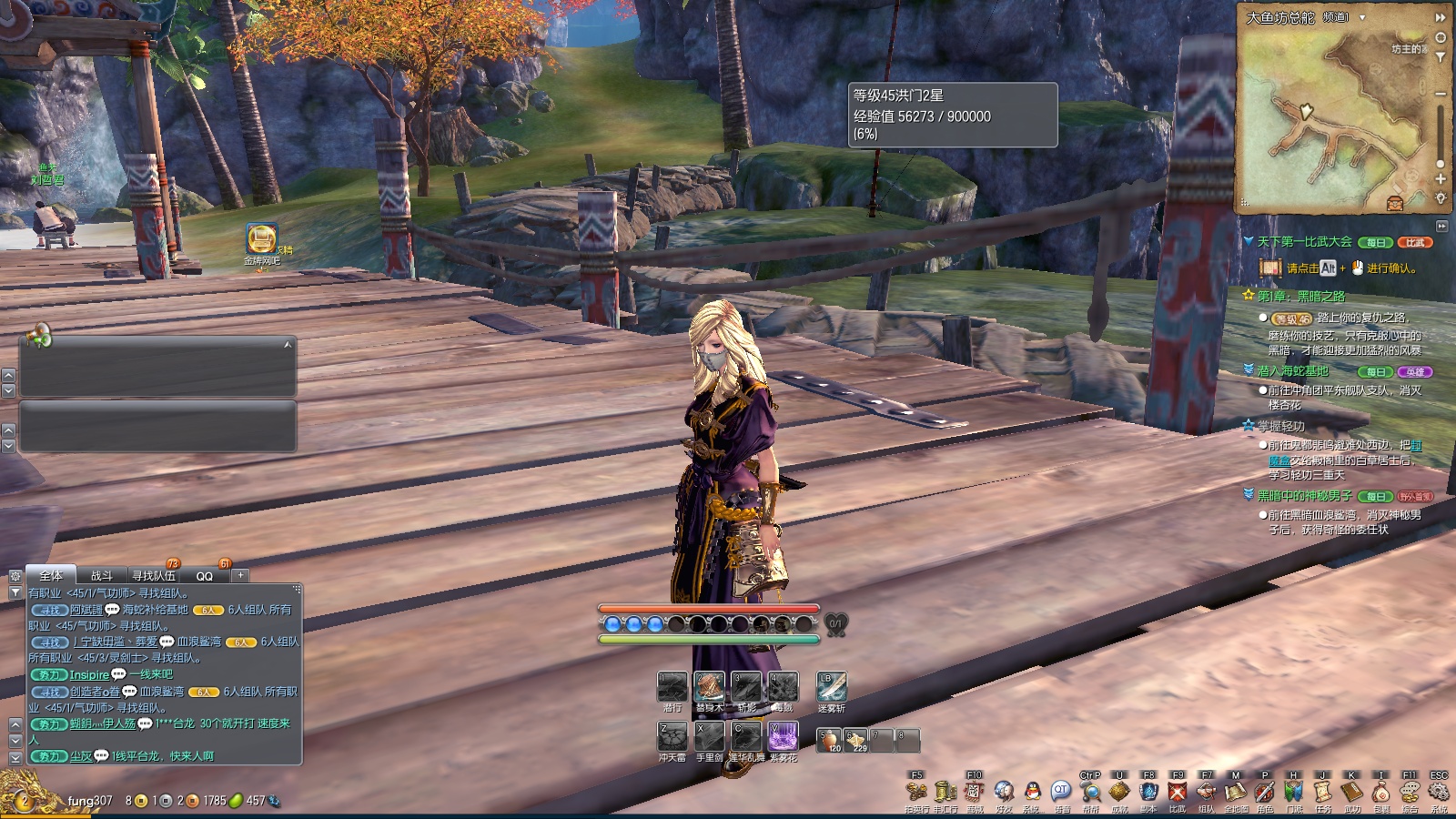The image size is (1456, 819).
Task: Open the 拍卖行 auction house icon
Action: click(x=916, y=792)
